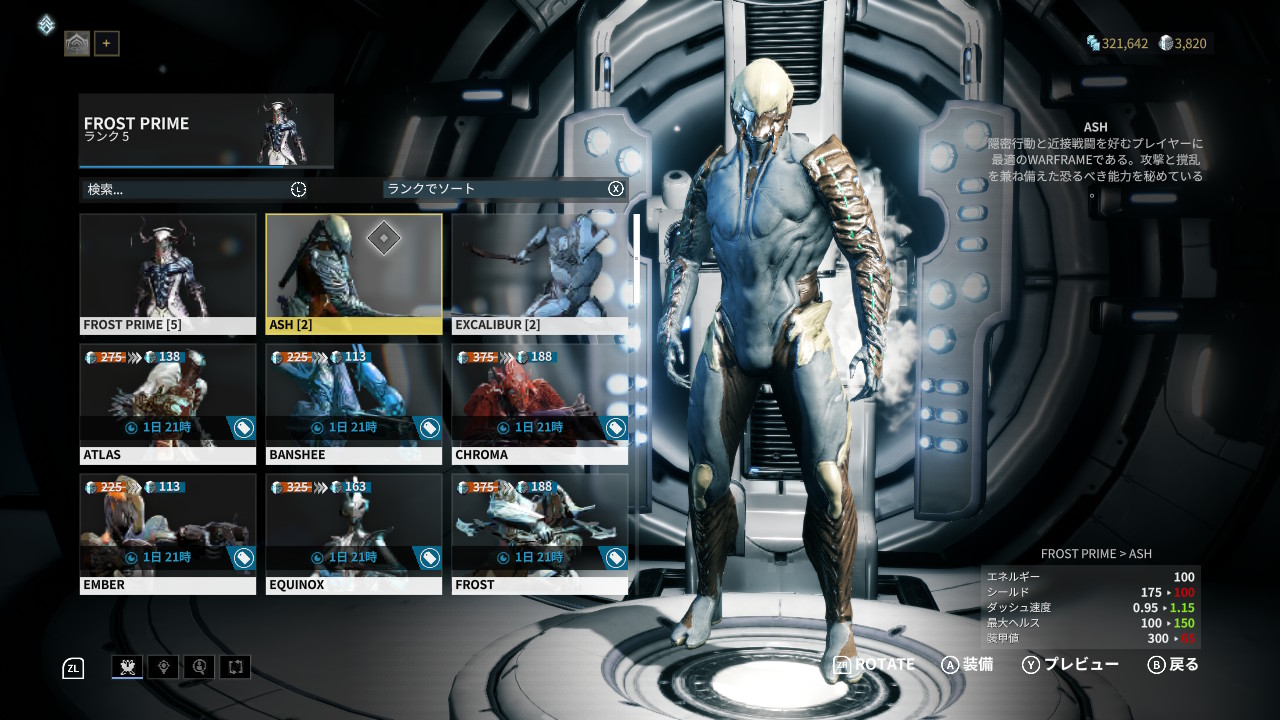Click the equipped Frost Prime rank 5 panel
The height and width of the screenshot is (720, 1280).
click(x=206, y=130)
